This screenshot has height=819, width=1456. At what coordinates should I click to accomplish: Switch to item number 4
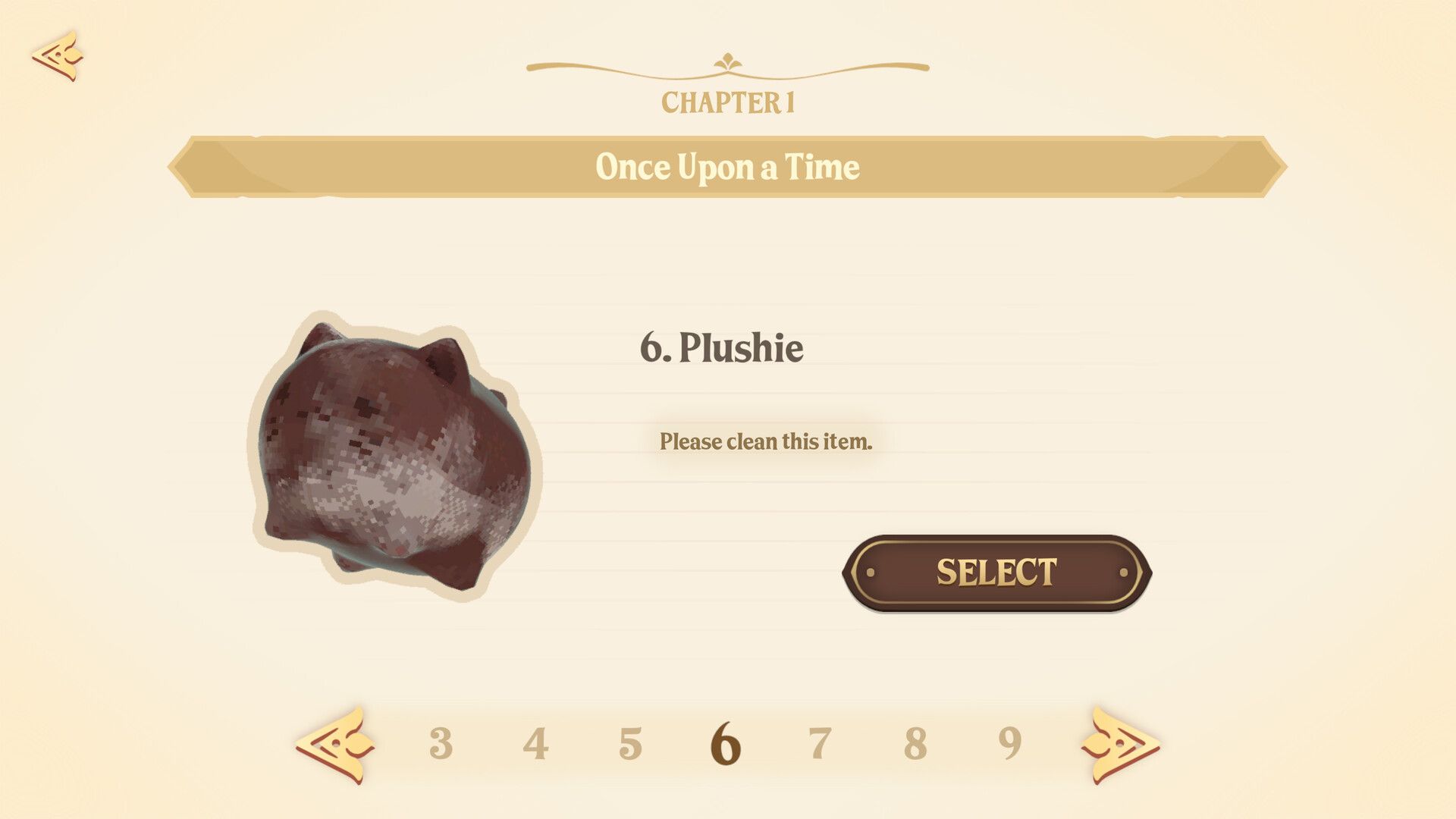click(535, 744)
